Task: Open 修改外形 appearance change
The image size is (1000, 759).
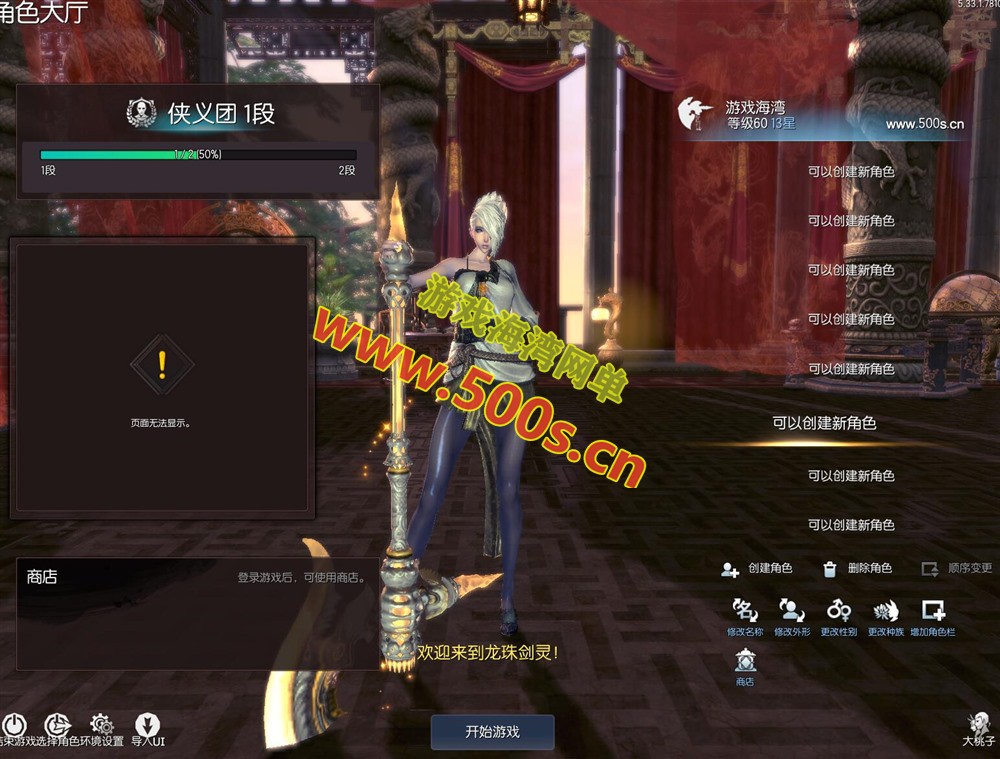Action: (x=791, y=611)
